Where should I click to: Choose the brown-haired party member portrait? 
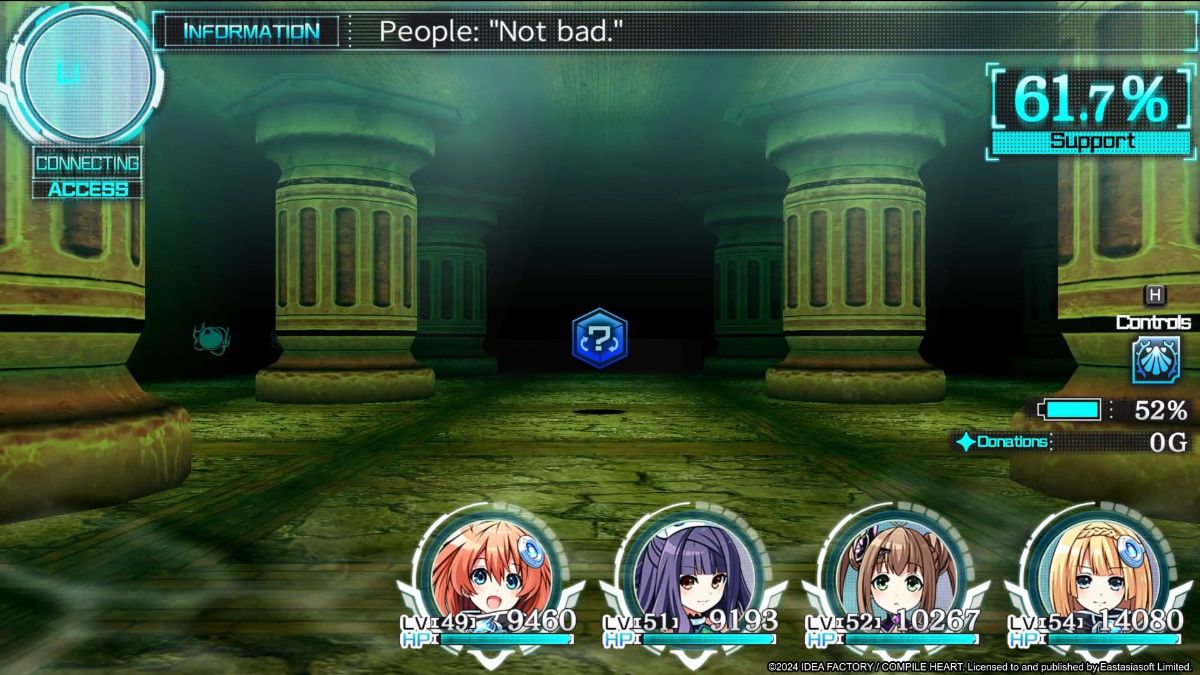889,568
